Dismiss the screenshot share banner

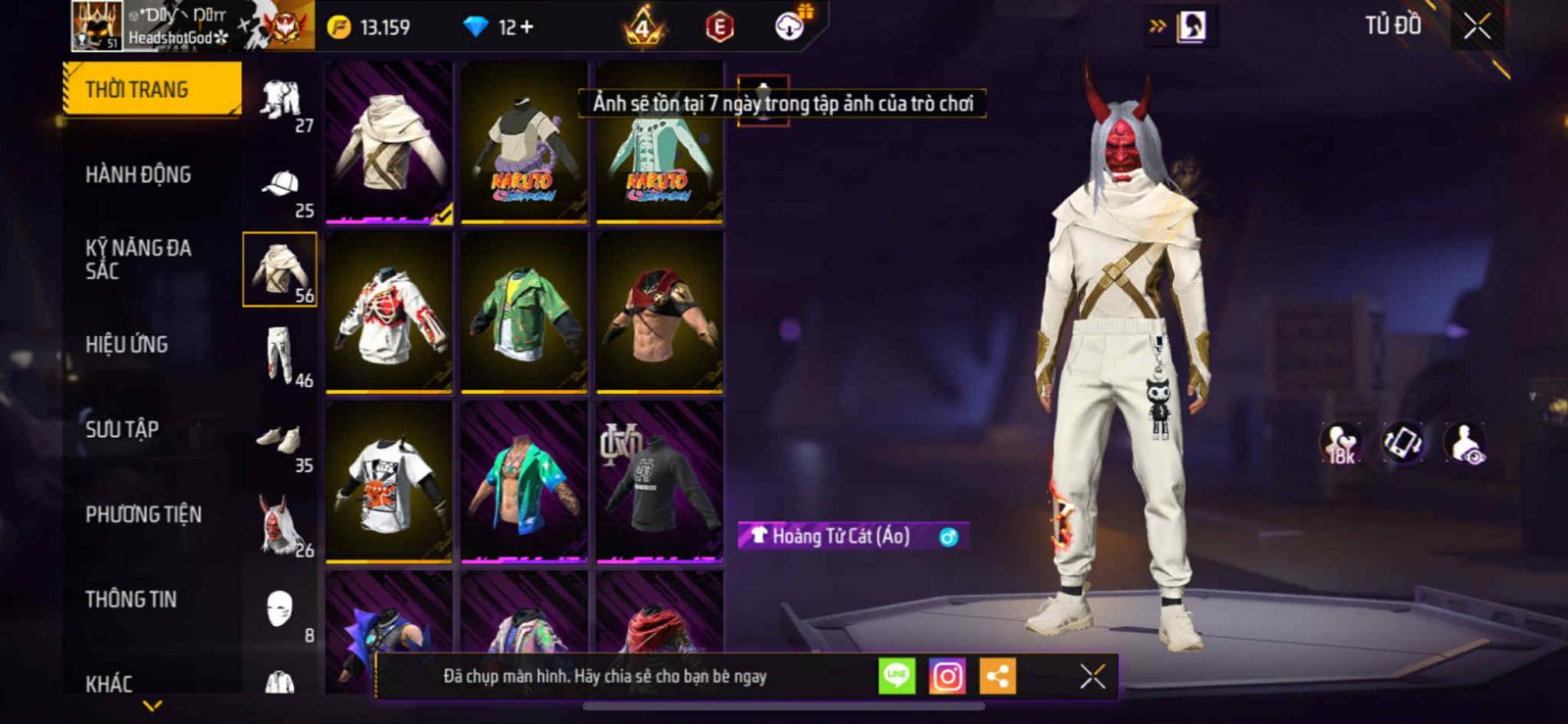(1092, 676)
